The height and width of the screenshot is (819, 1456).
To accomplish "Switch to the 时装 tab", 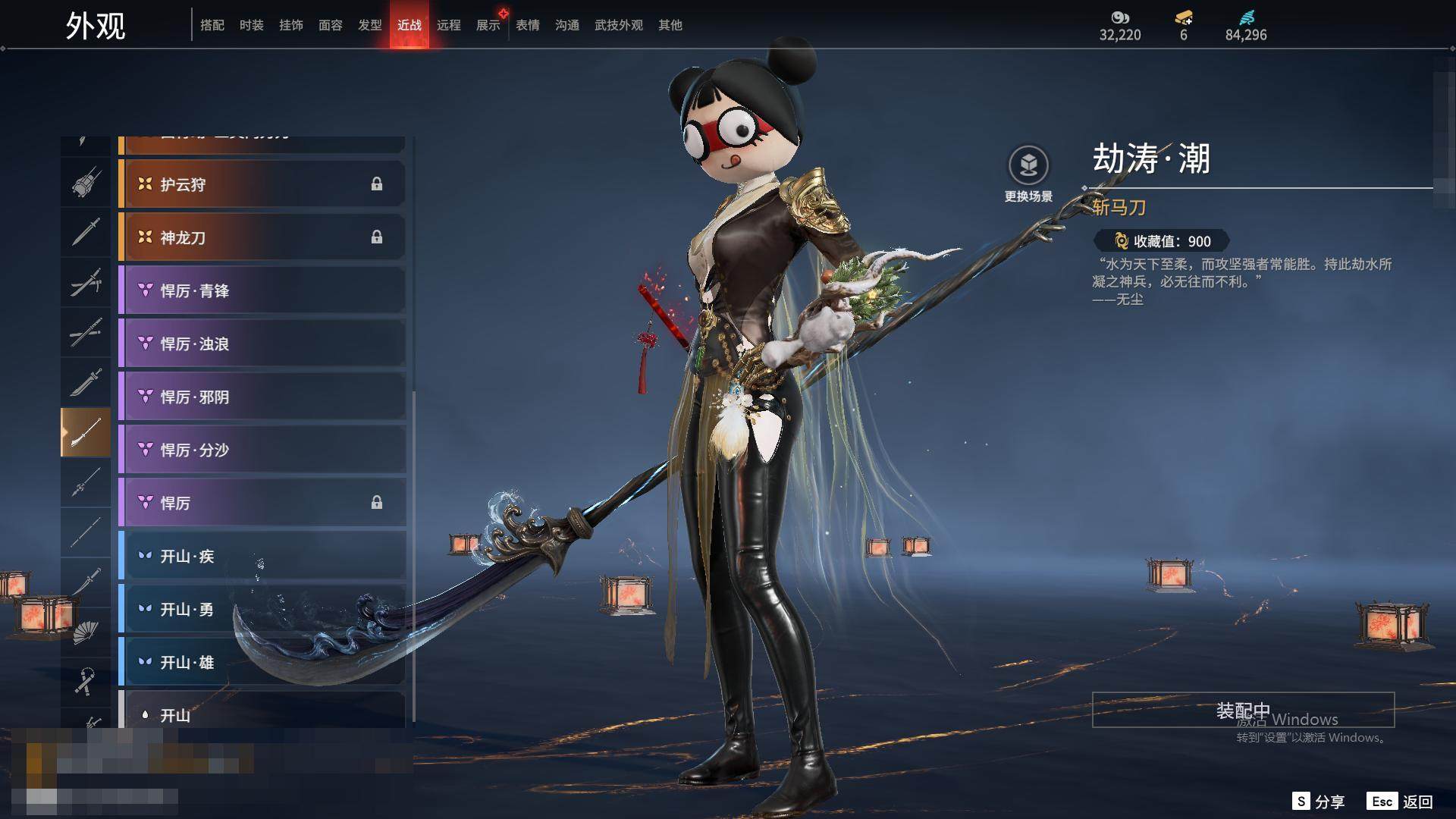I will click(251, 25).
